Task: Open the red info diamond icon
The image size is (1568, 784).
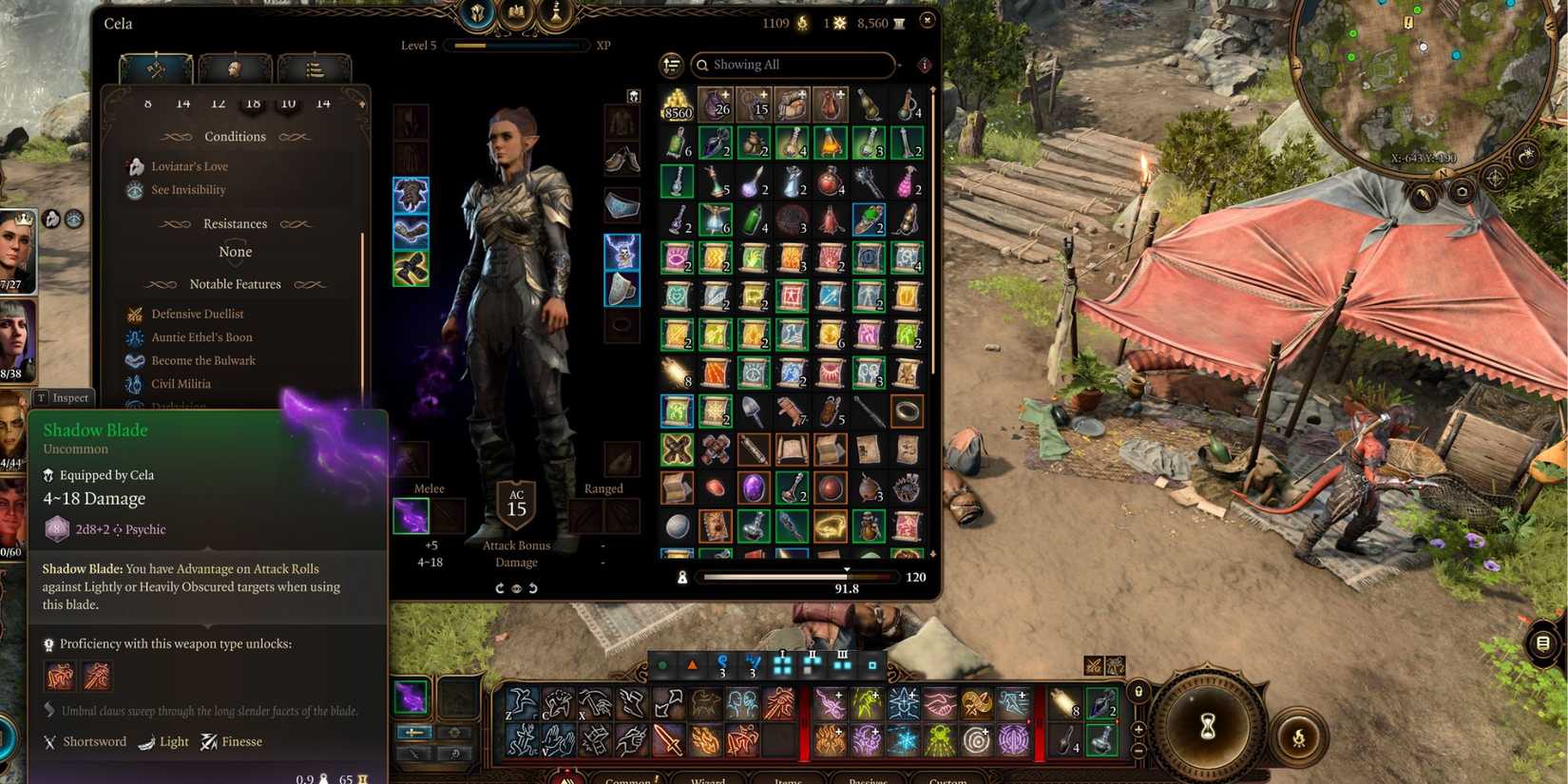Action: tap(923, 65)
